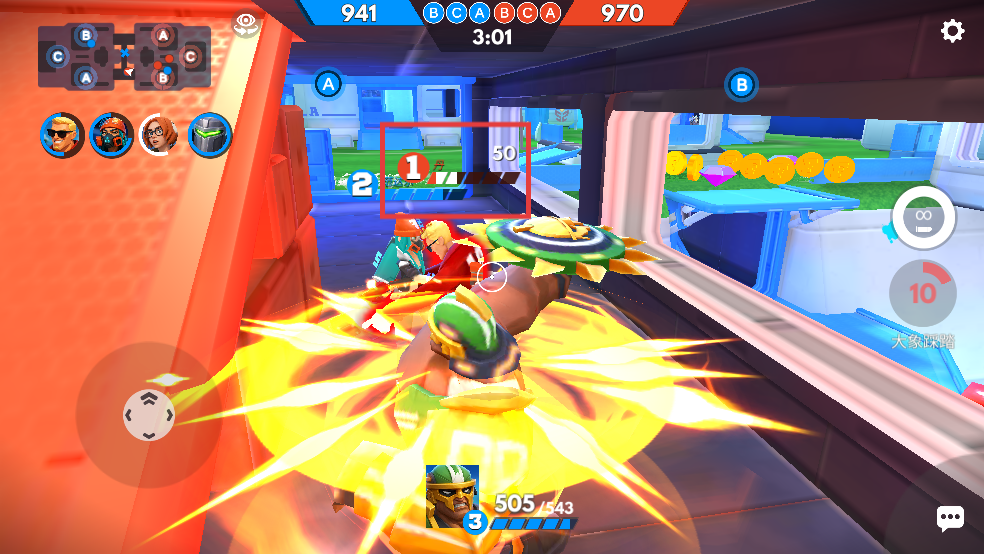Select the red-haired glasses teammate portrait

[160, 134]
